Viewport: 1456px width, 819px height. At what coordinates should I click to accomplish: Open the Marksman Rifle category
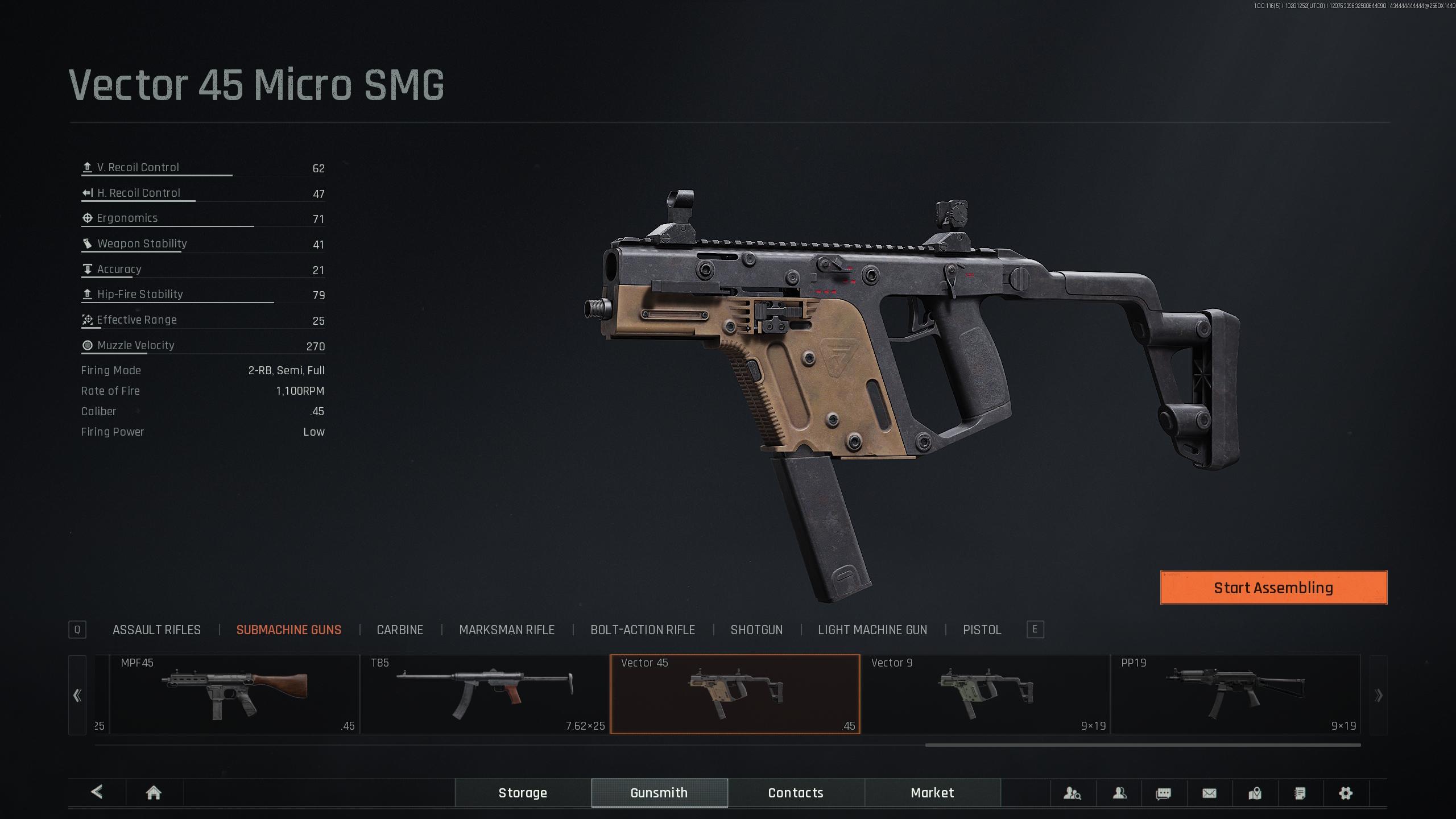coord(506,630)
